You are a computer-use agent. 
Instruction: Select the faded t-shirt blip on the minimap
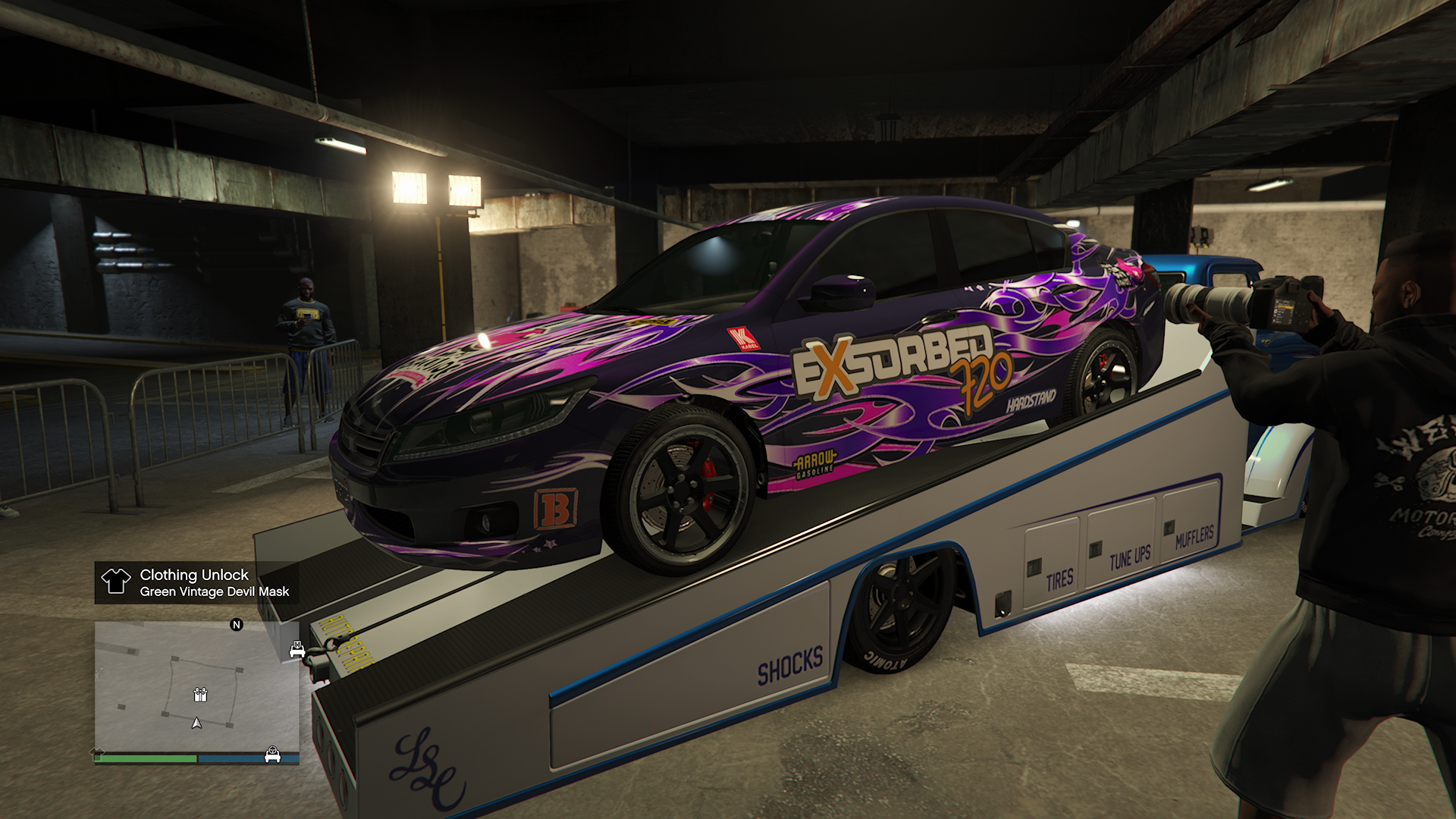click(x=99, y=753)
